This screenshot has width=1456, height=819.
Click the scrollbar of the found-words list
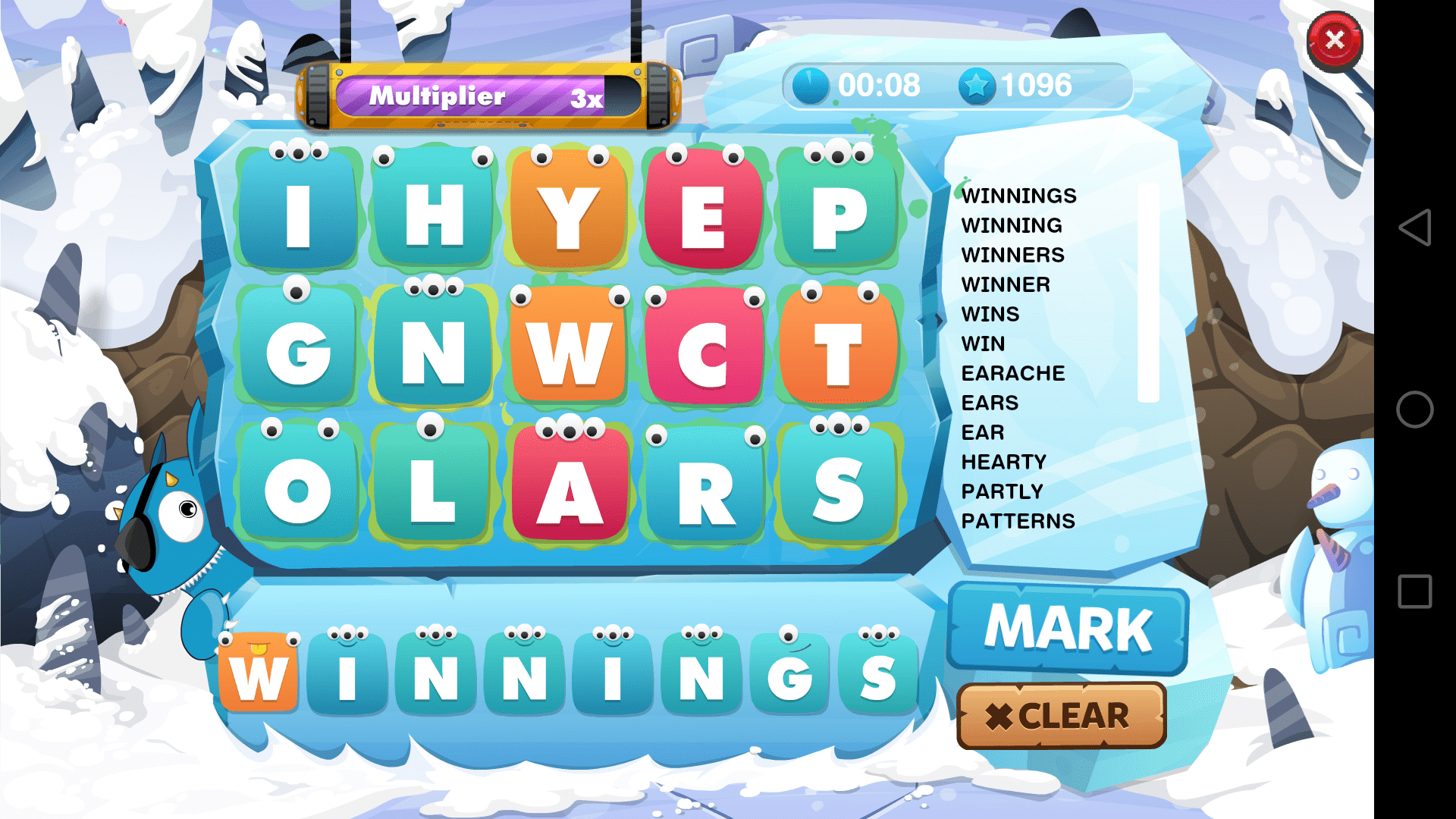coord(1148,293)
